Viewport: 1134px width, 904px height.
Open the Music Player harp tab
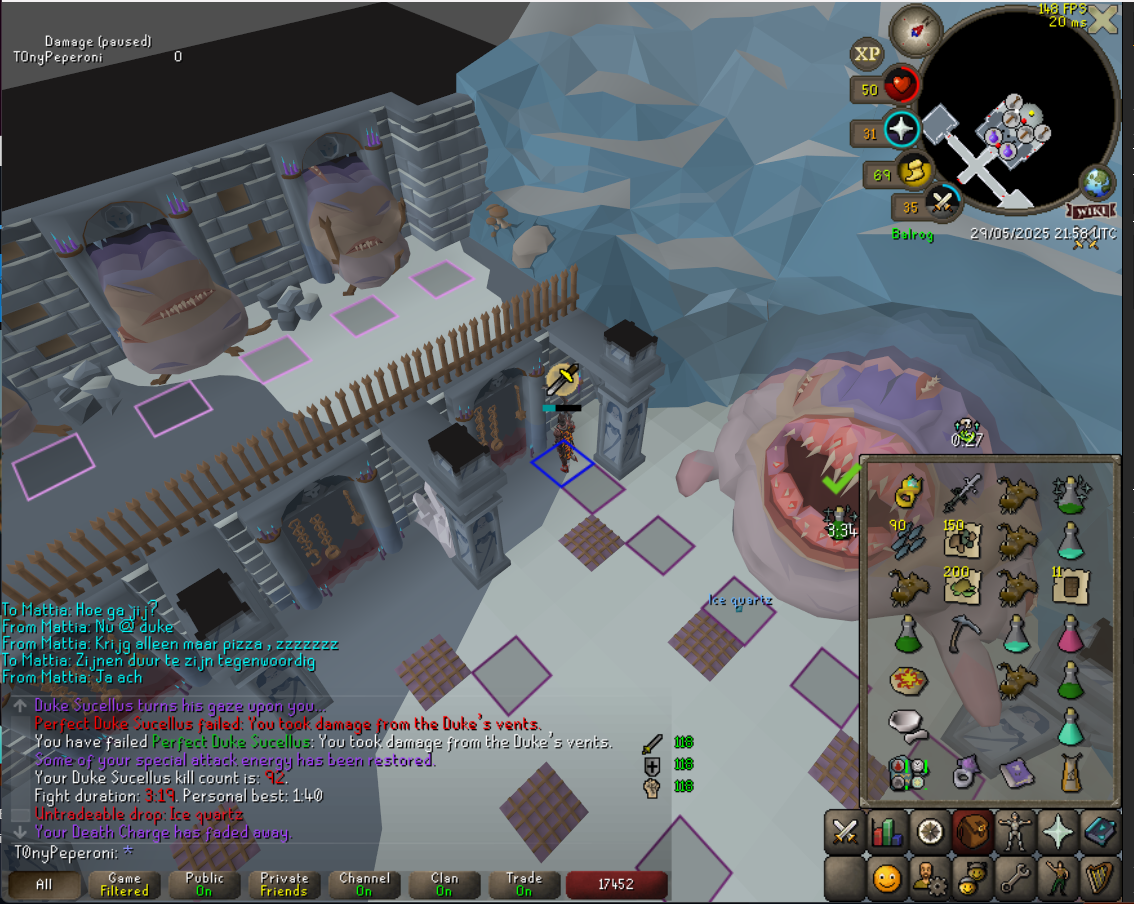1100,879
